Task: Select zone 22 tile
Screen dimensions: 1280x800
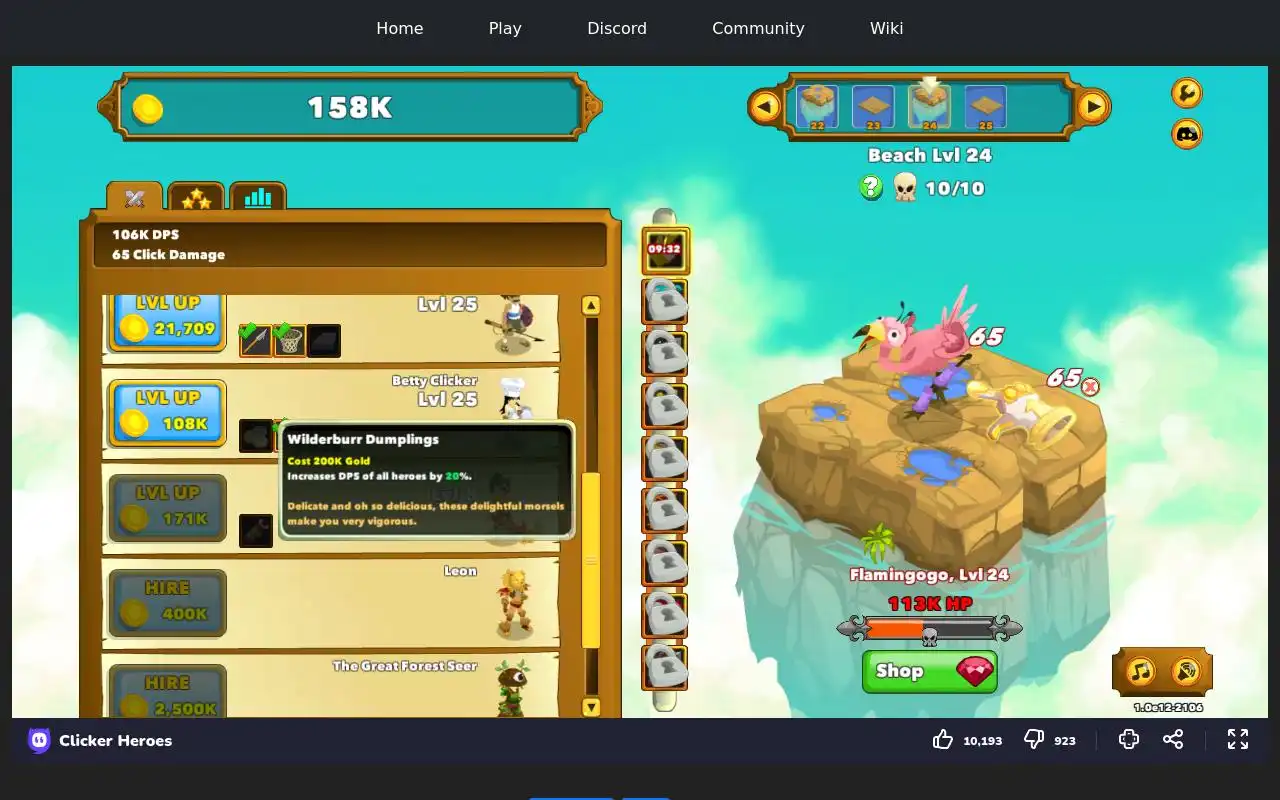Action: pos(817,107)
